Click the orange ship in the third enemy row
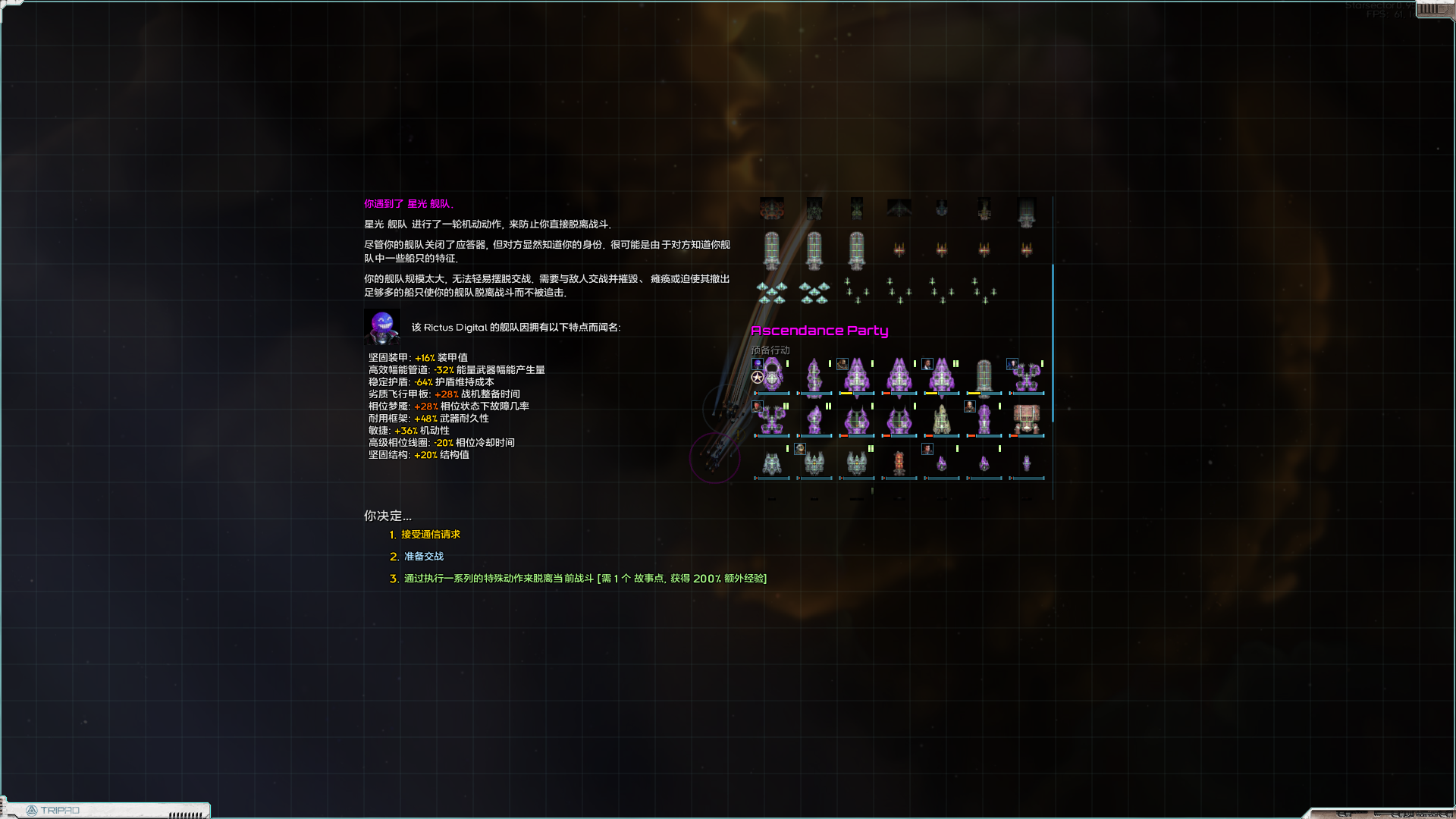1456x819 pixels. pos(898,464)
